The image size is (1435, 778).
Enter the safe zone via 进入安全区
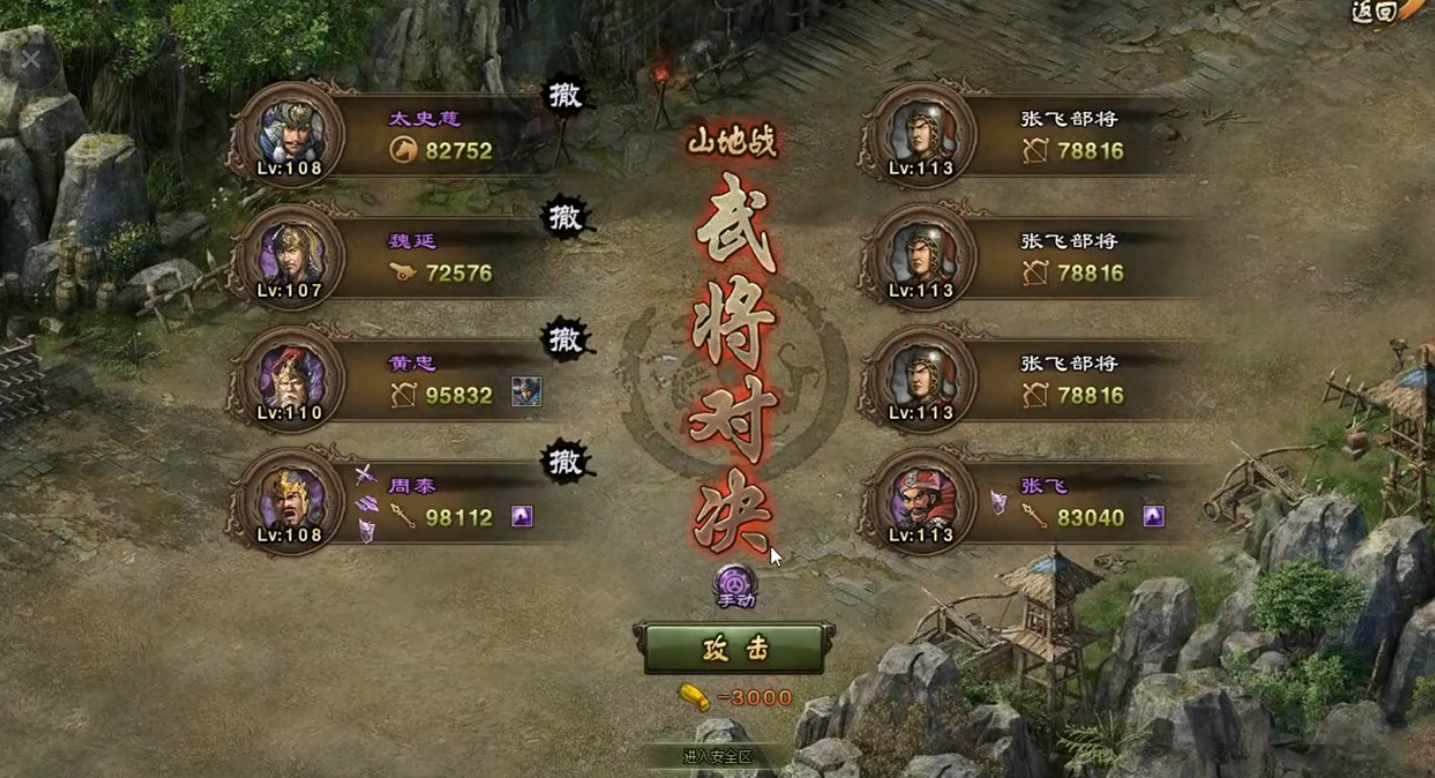(x=717, y=757)
